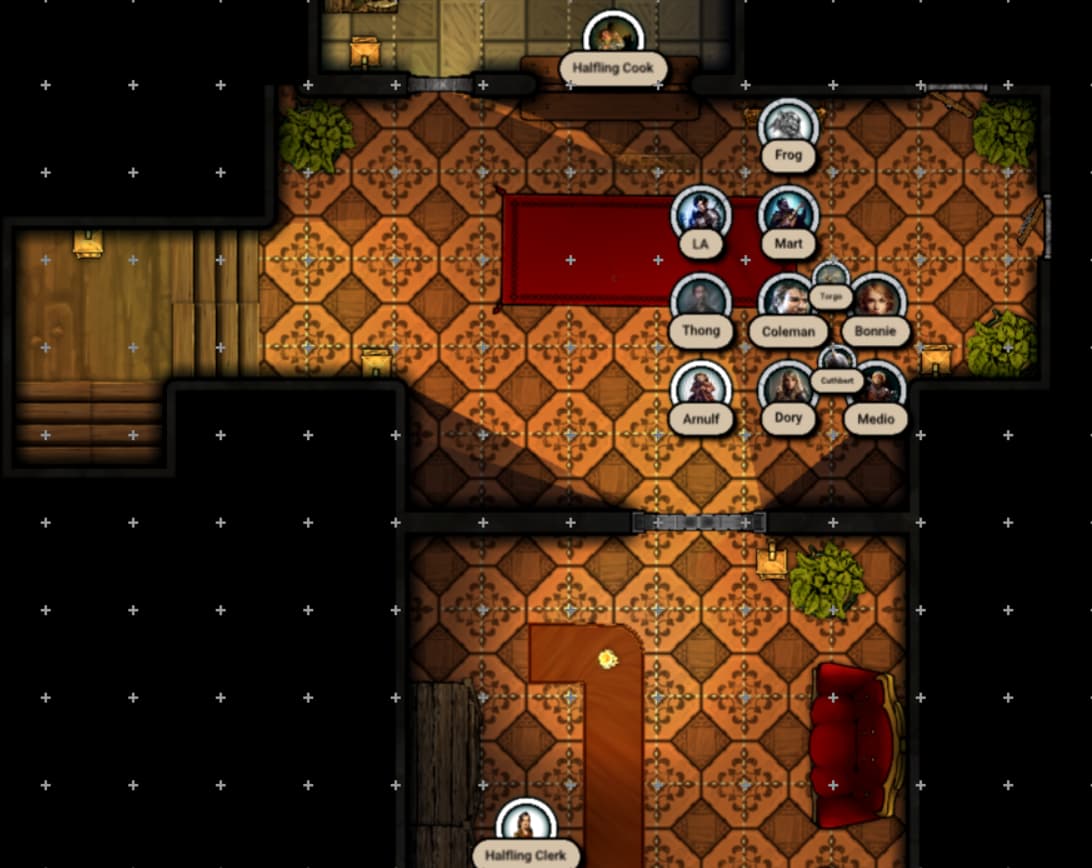Click the Bonnie character token
Viewport: 1092px width, 868px height.
click(877, 300)
